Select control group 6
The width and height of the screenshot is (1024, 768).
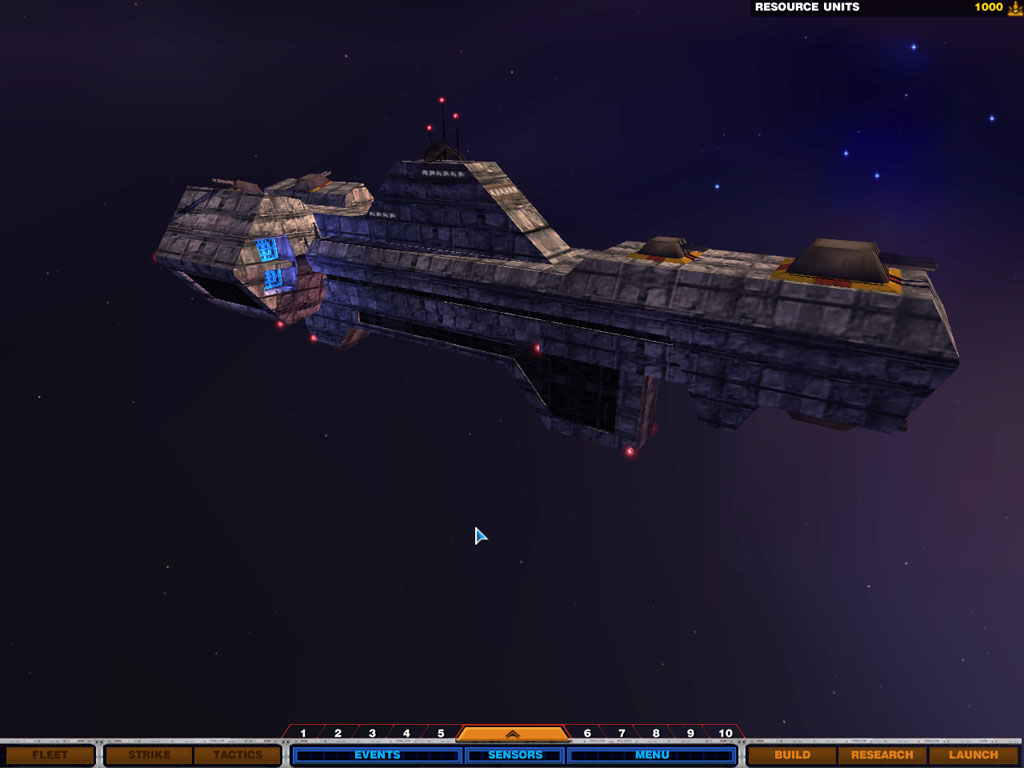[x=587, y=734]
